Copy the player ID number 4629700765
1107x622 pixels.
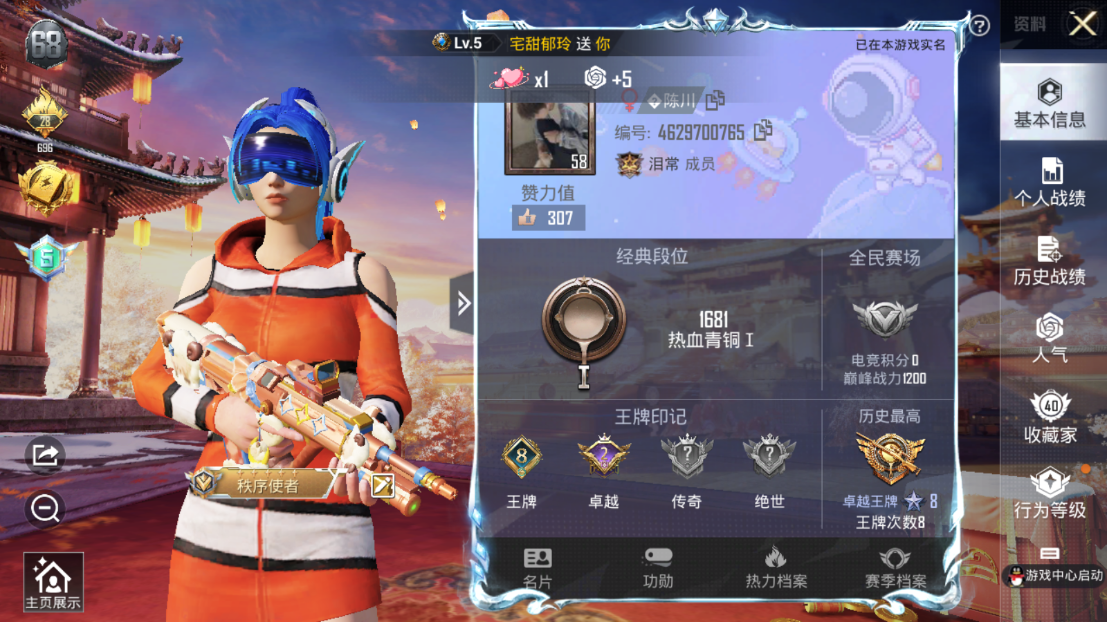tap(764, 130)
